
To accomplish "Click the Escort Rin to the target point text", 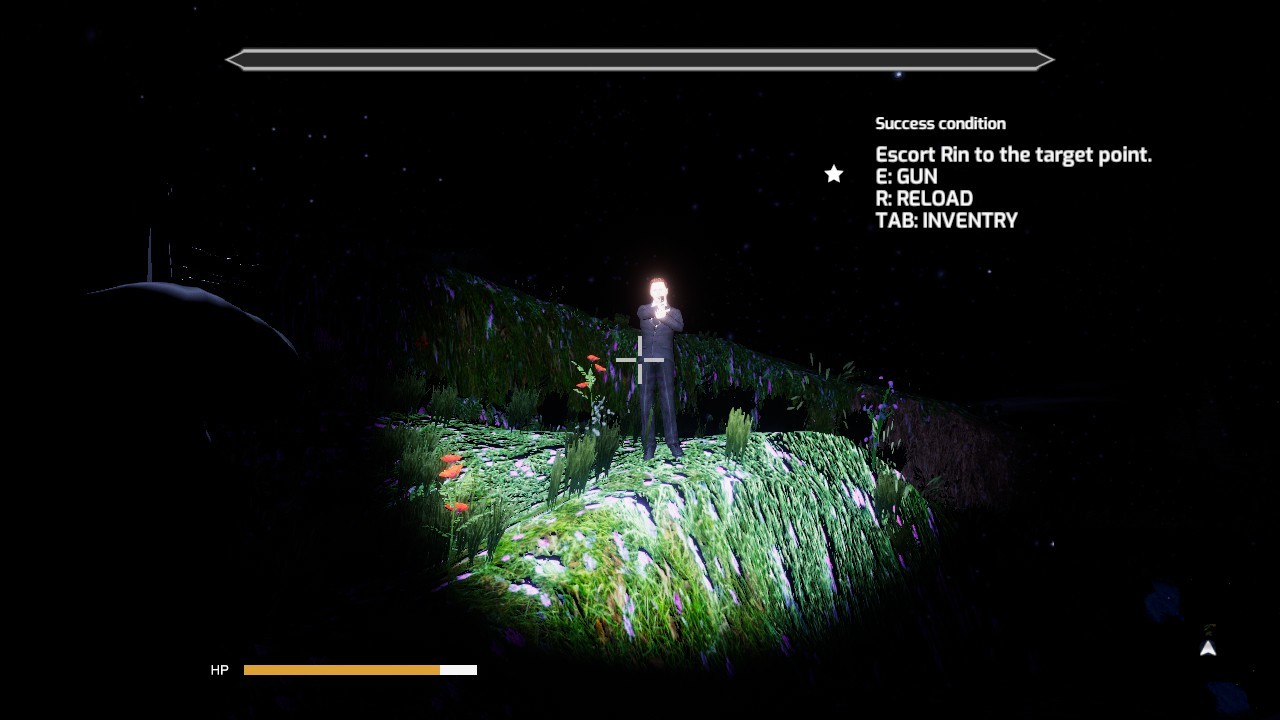I will [x=1014, y=154].
